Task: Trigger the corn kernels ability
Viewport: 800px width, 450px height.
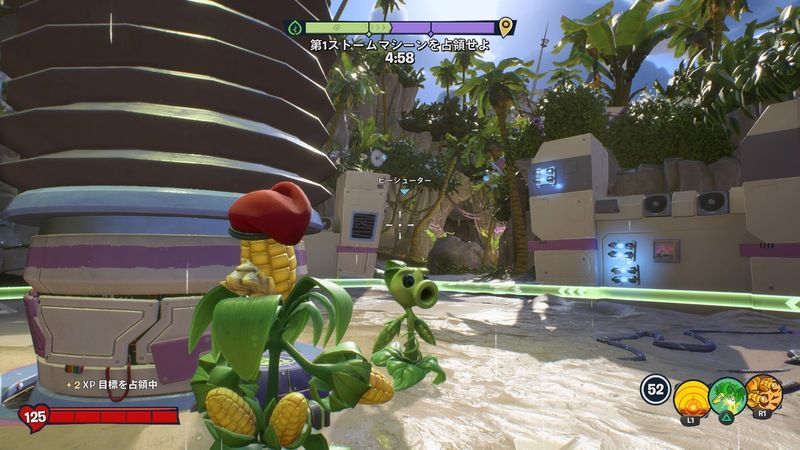Action: click(x=763, y=394)
